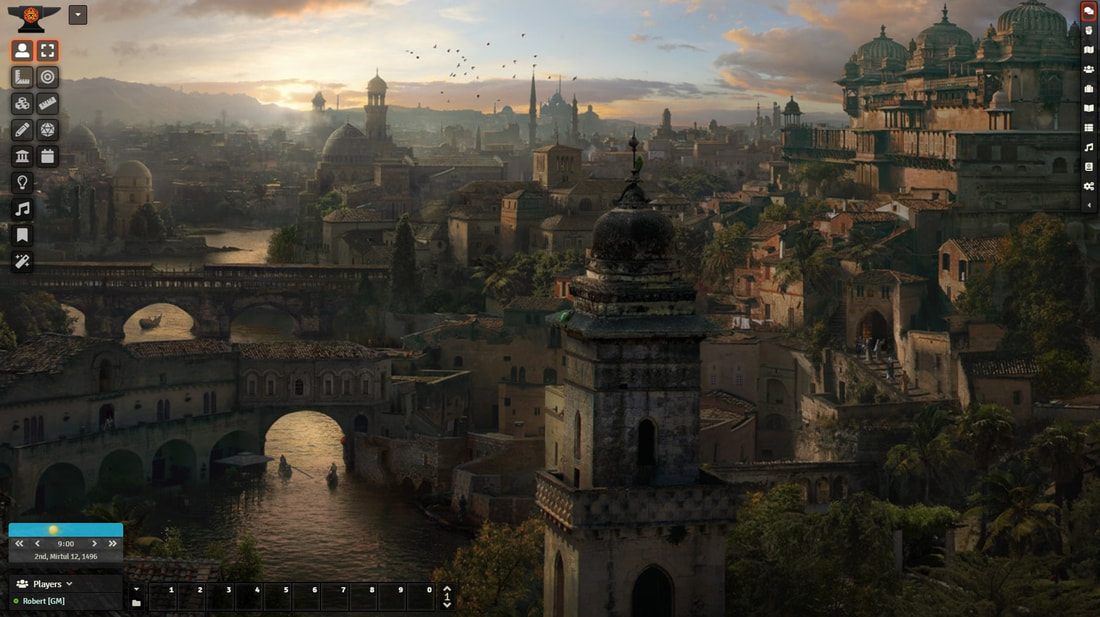This screenshot has height=617, width=1100.
Task: Select the music note Ambient Sound controls
Action: [x=22, y=209]
